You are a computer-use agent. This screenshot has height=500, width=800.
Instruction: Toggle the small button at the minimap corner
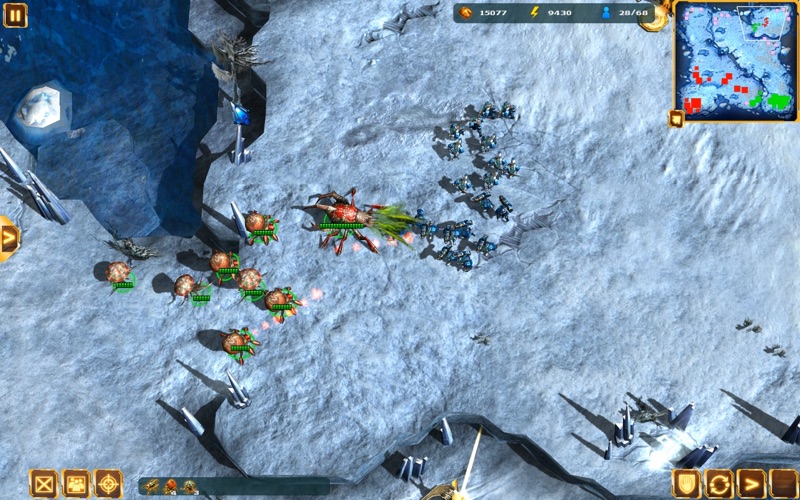click(x=676, y=119)
